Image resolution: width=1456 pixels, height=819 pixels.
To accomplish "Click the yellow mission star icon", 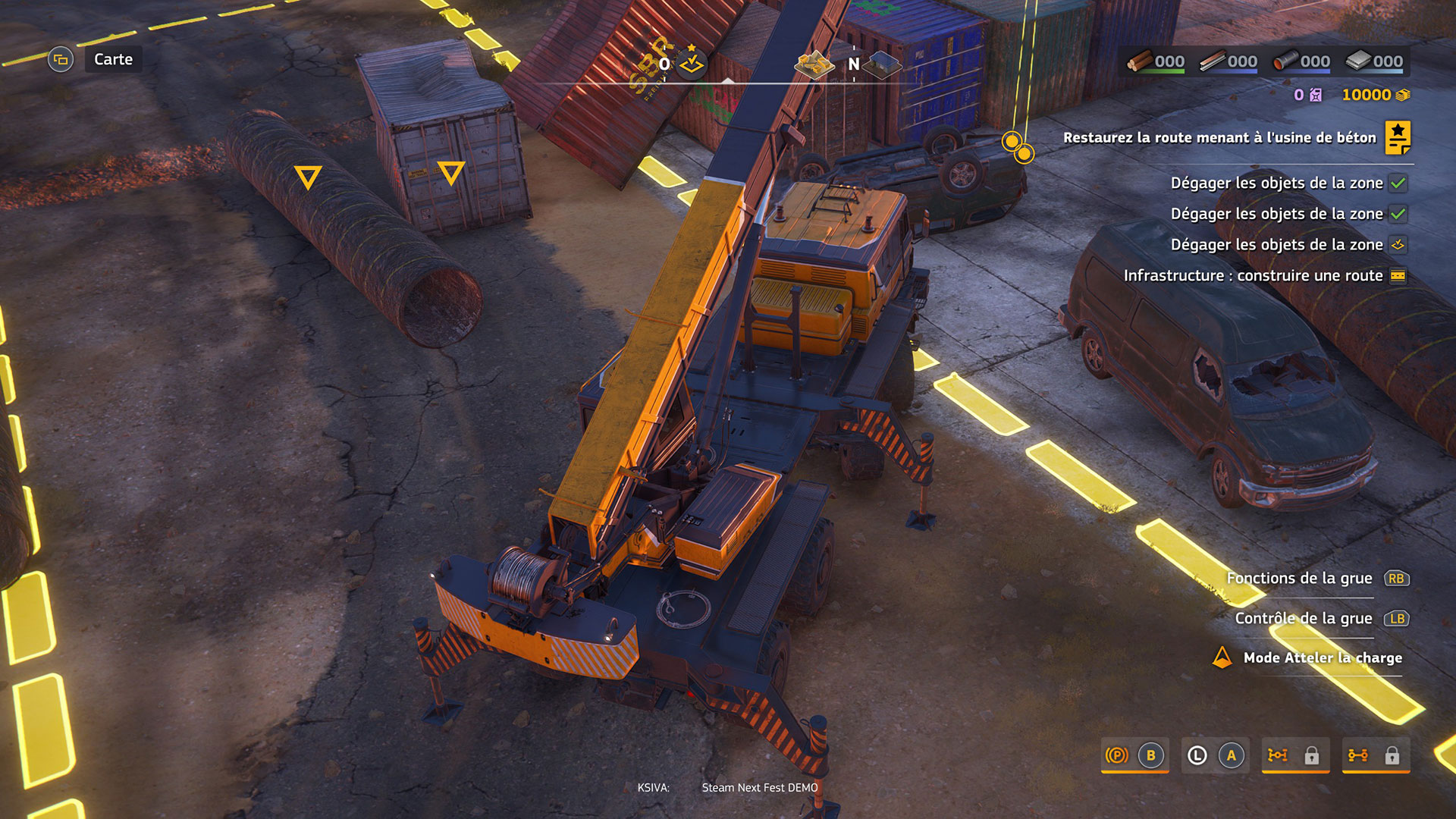I will [x=1398, y=137].
